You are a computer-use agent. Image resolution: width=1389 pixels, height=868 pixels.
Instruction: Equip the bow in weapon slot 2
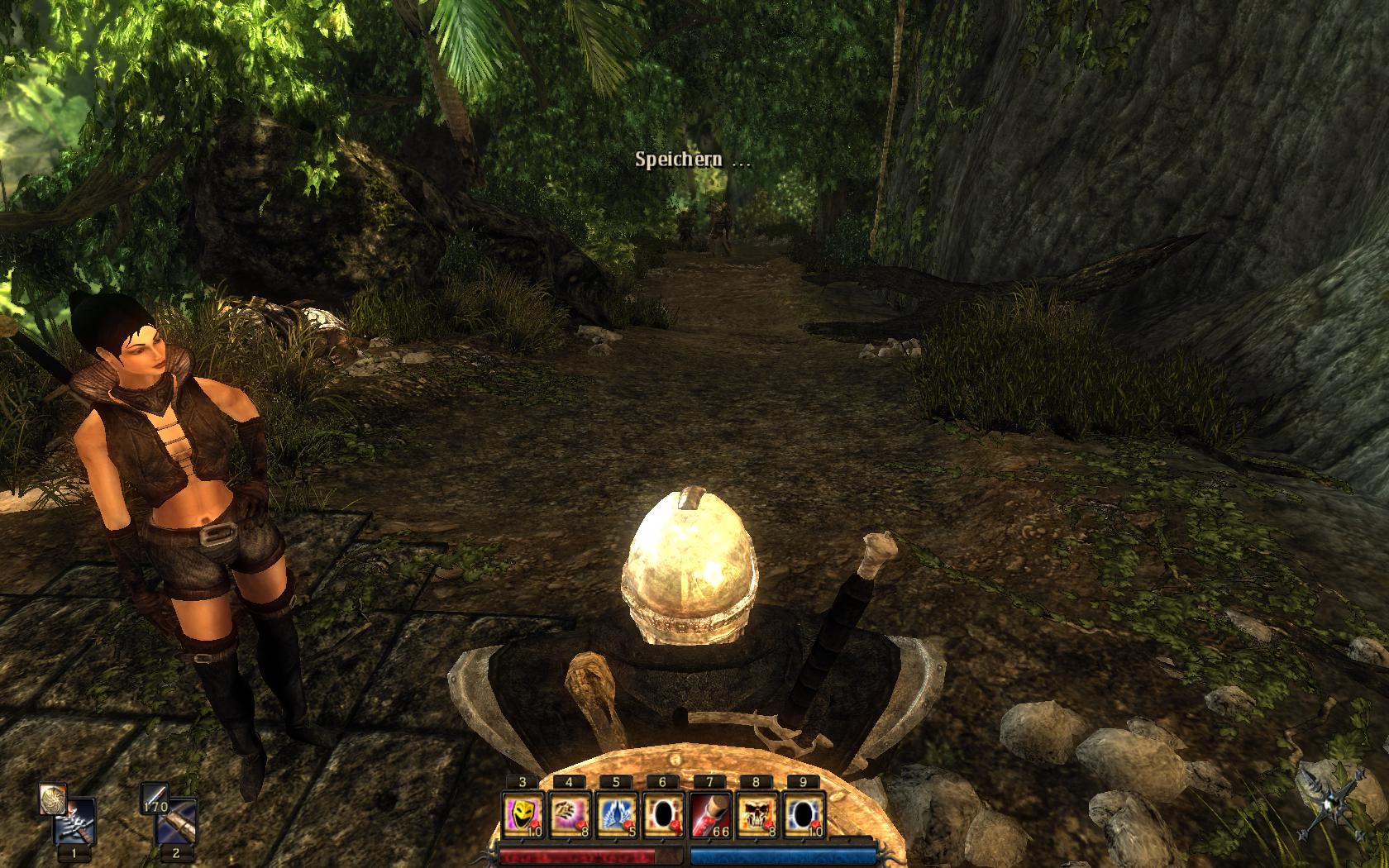[x=179, y=823]
